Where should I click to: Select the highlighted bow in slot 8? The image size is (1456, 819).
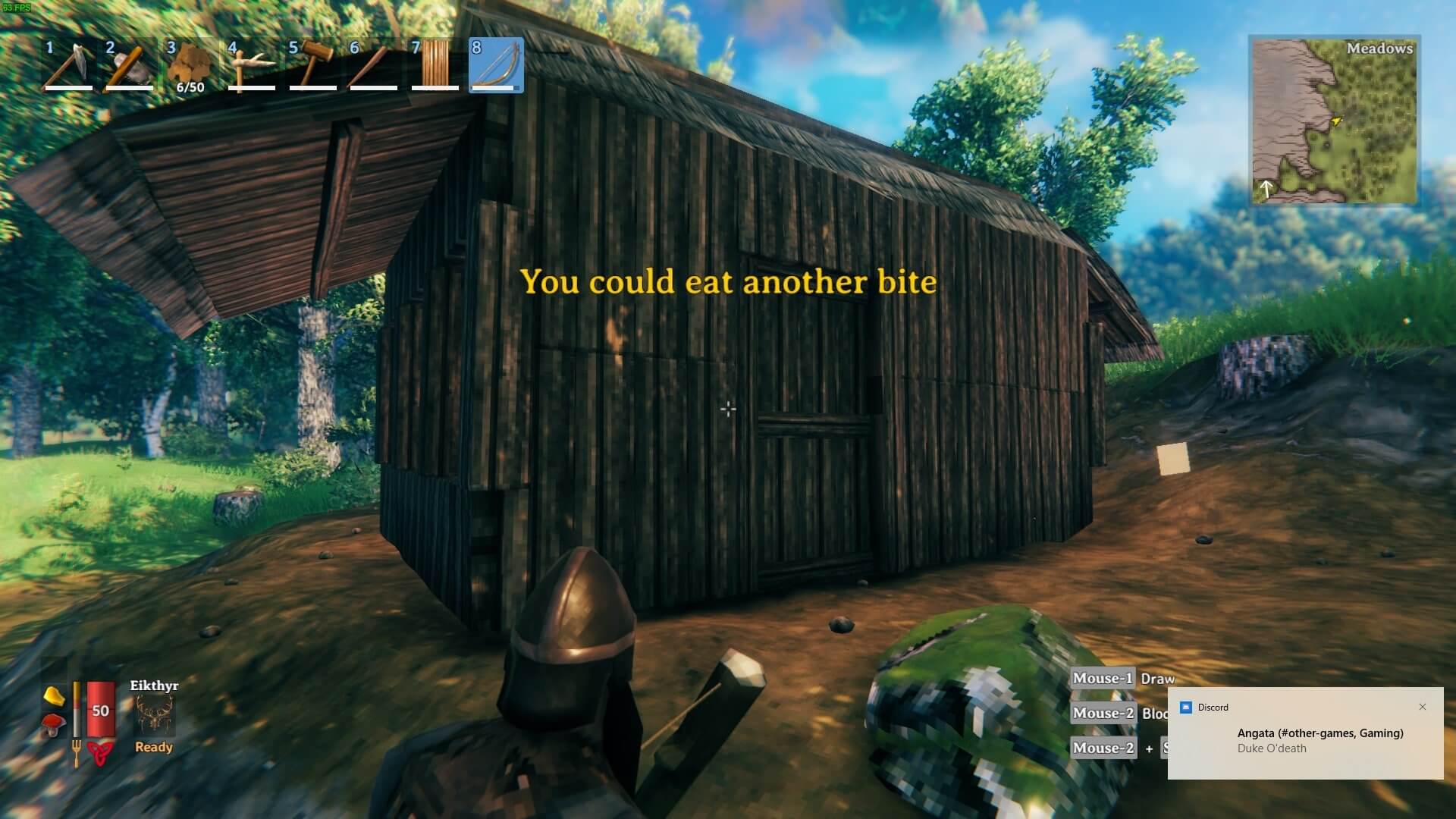pyautogui.click(x=496, y=65)
